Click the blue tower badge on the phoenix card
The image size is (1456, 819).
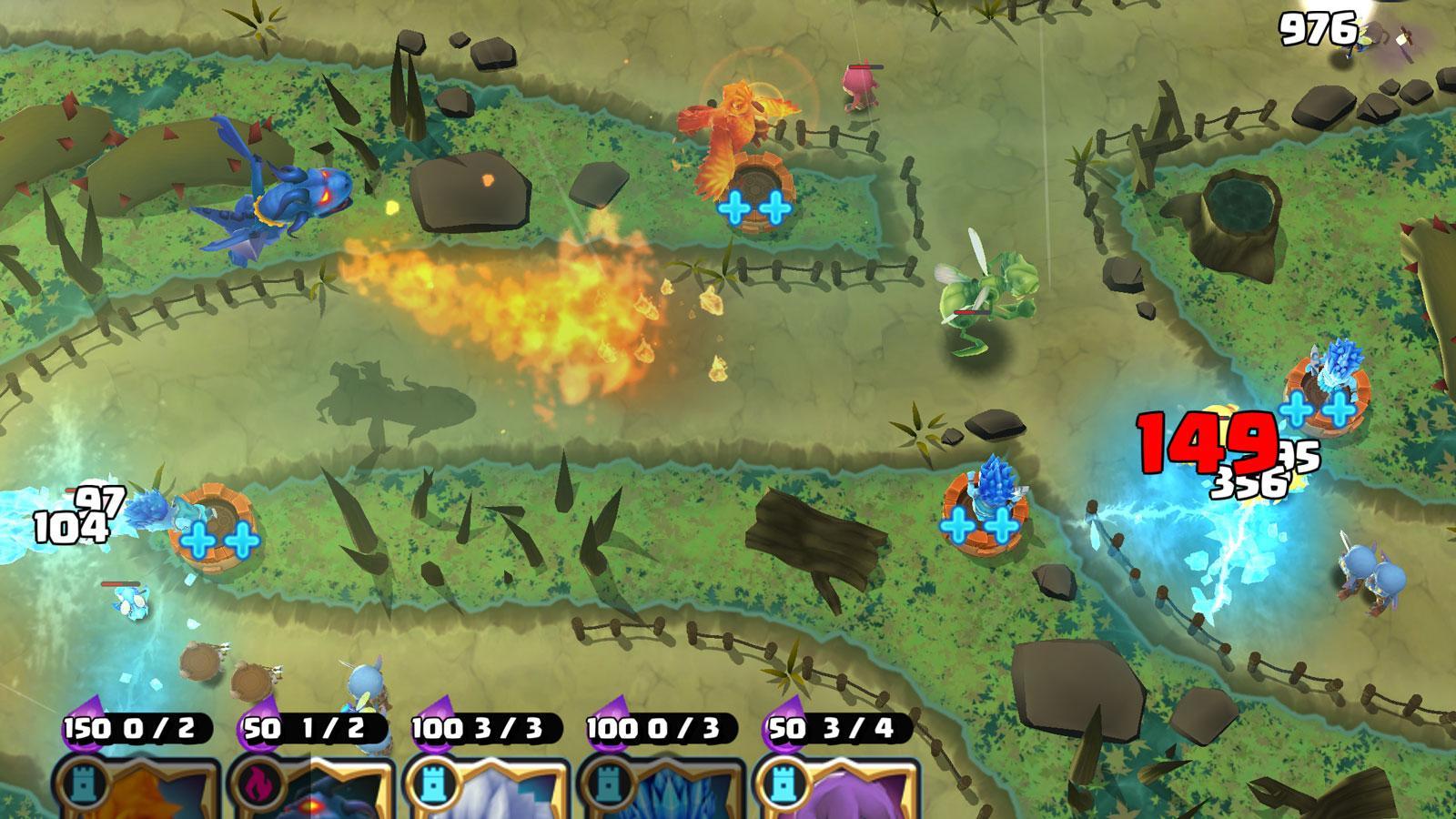tap(85, 781)
